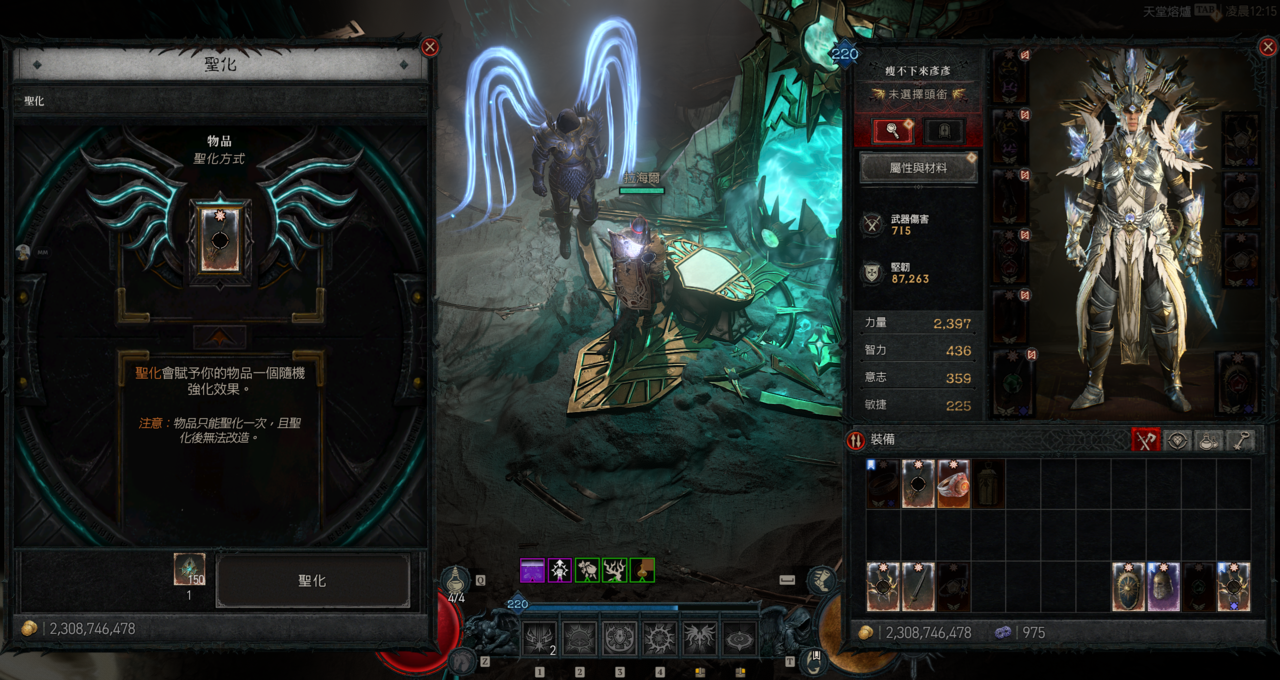Open the socketables gem inventory tab
Screen dimensions: 1280x680
[1178, 440]
